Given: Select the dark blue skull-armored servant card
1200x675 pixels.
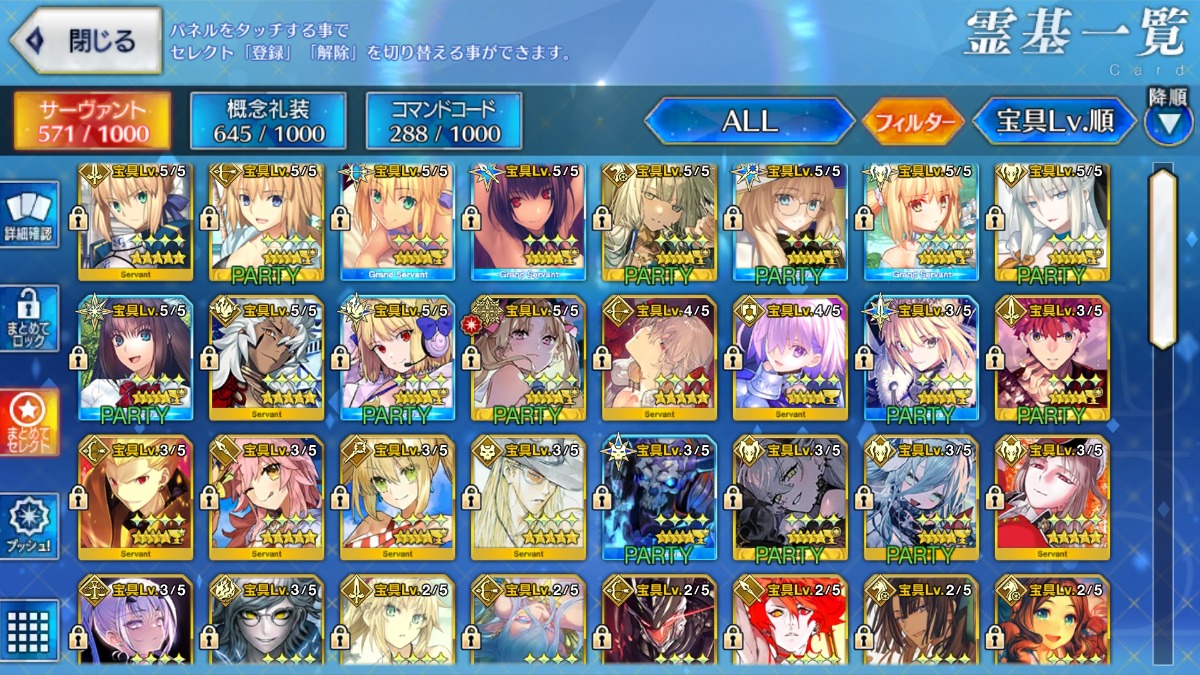Looking at the screenshot, I should 659,497.
